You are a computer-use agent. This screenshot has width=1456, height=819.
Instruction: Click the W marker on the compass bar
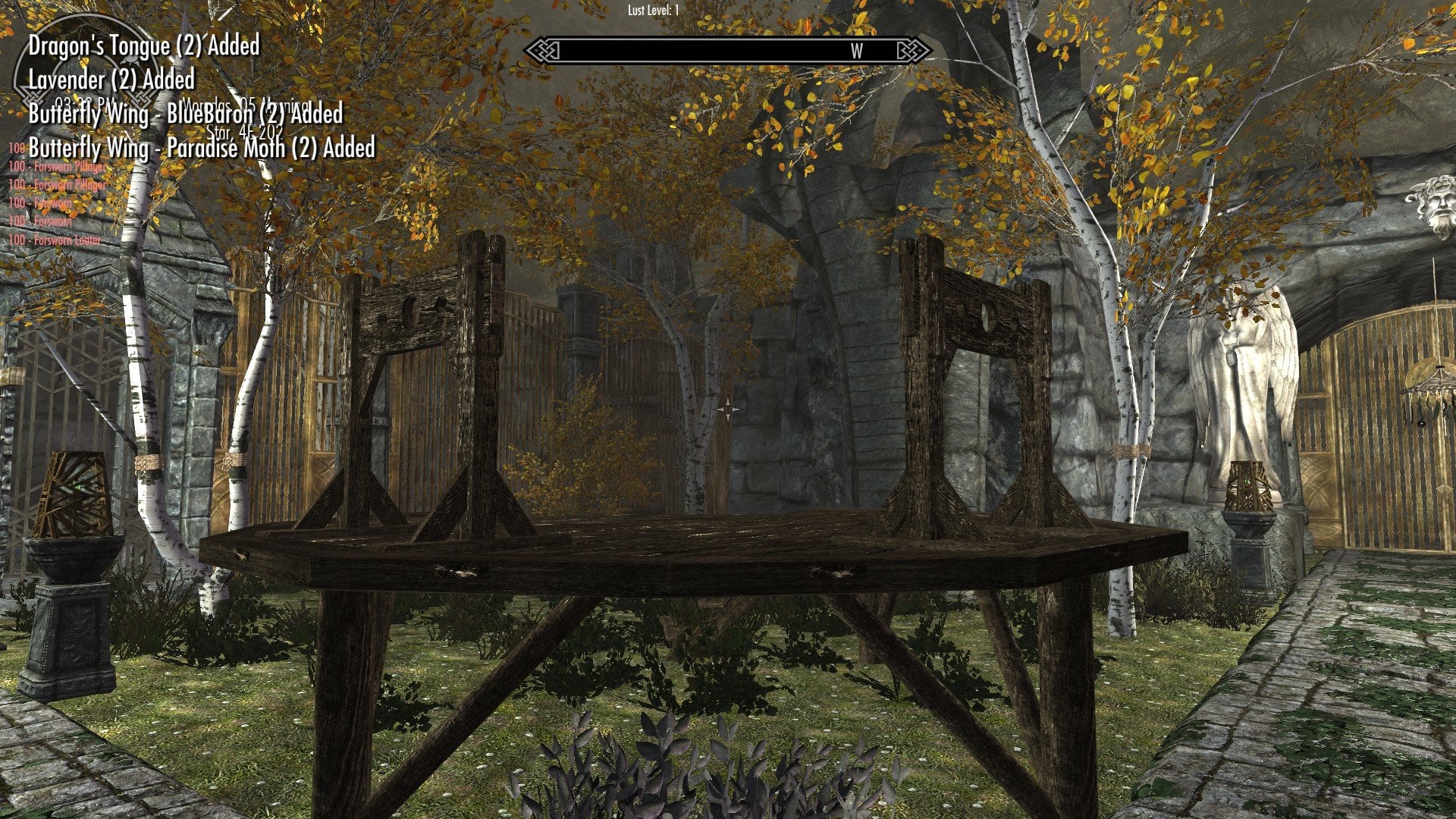[x=856, y=52]
